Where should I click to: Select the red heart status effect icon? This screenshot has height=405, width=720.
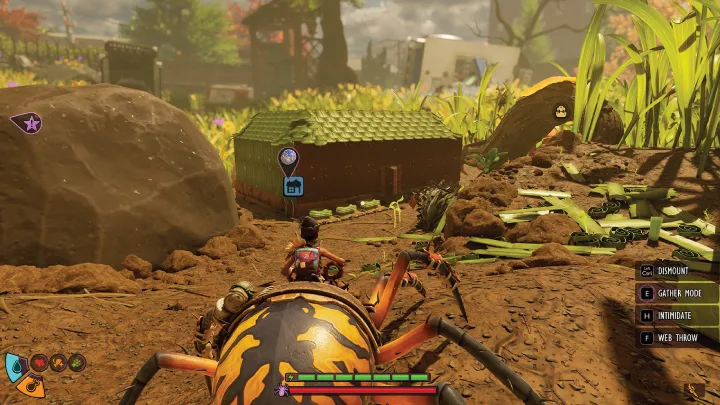coord(40,362)
